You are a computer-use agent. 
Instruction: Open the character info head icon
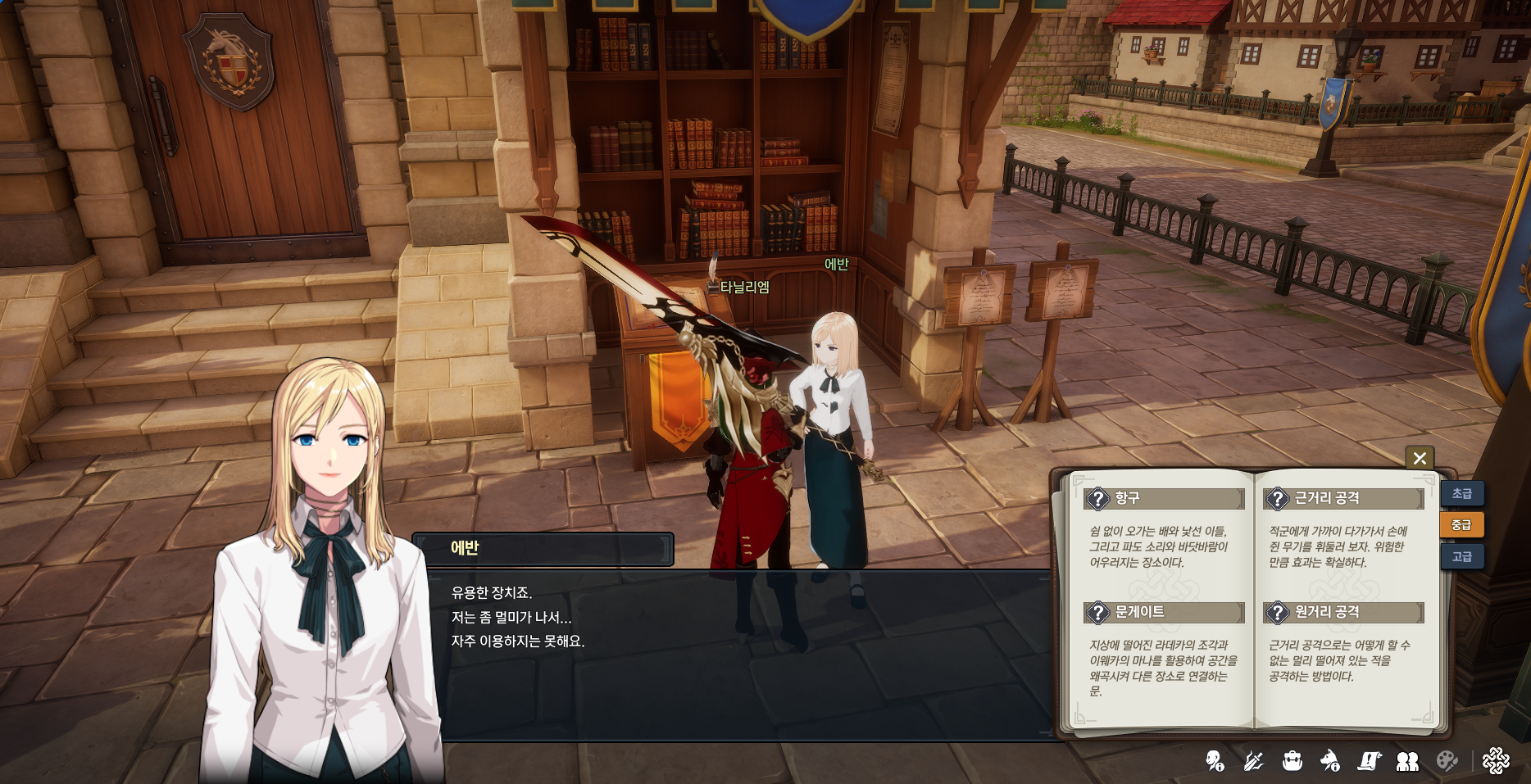tap(1215, 761)
